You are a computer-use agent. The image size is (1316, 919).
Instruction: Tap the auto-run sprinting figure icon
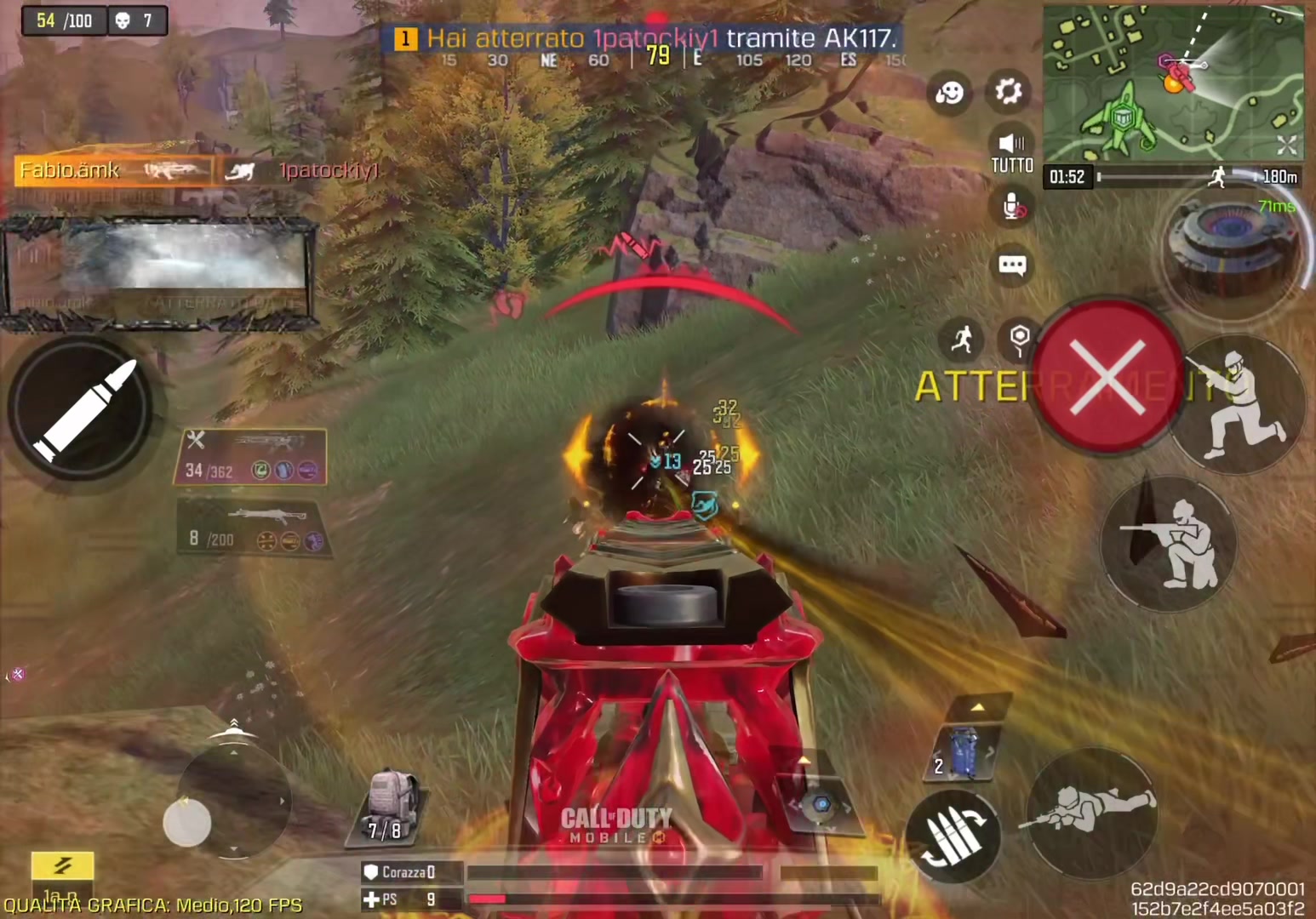(x=962, y=340)
